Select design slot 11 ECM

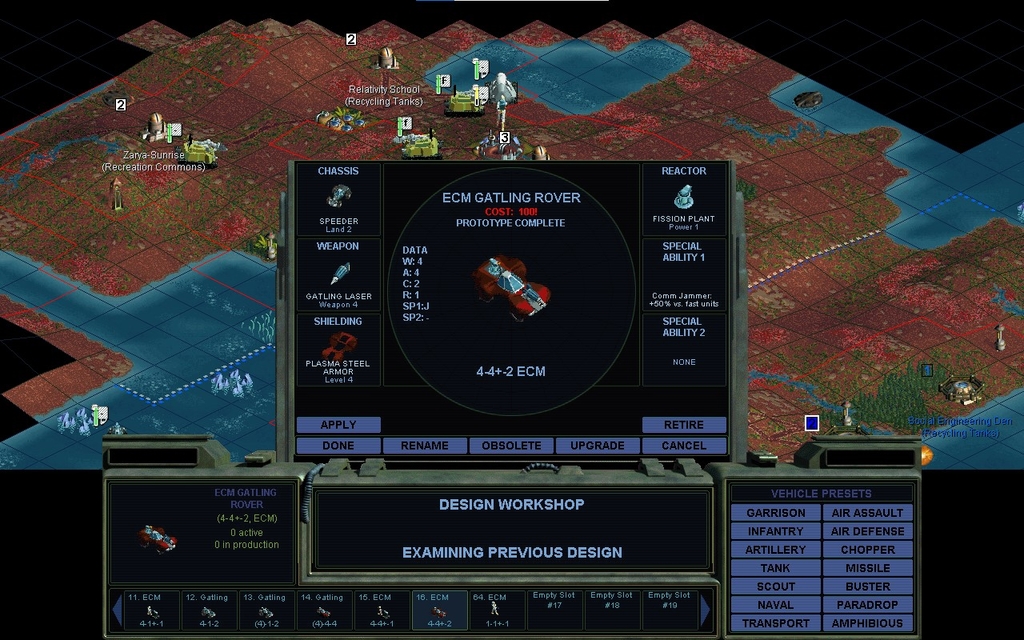click(x=152, y=608)
